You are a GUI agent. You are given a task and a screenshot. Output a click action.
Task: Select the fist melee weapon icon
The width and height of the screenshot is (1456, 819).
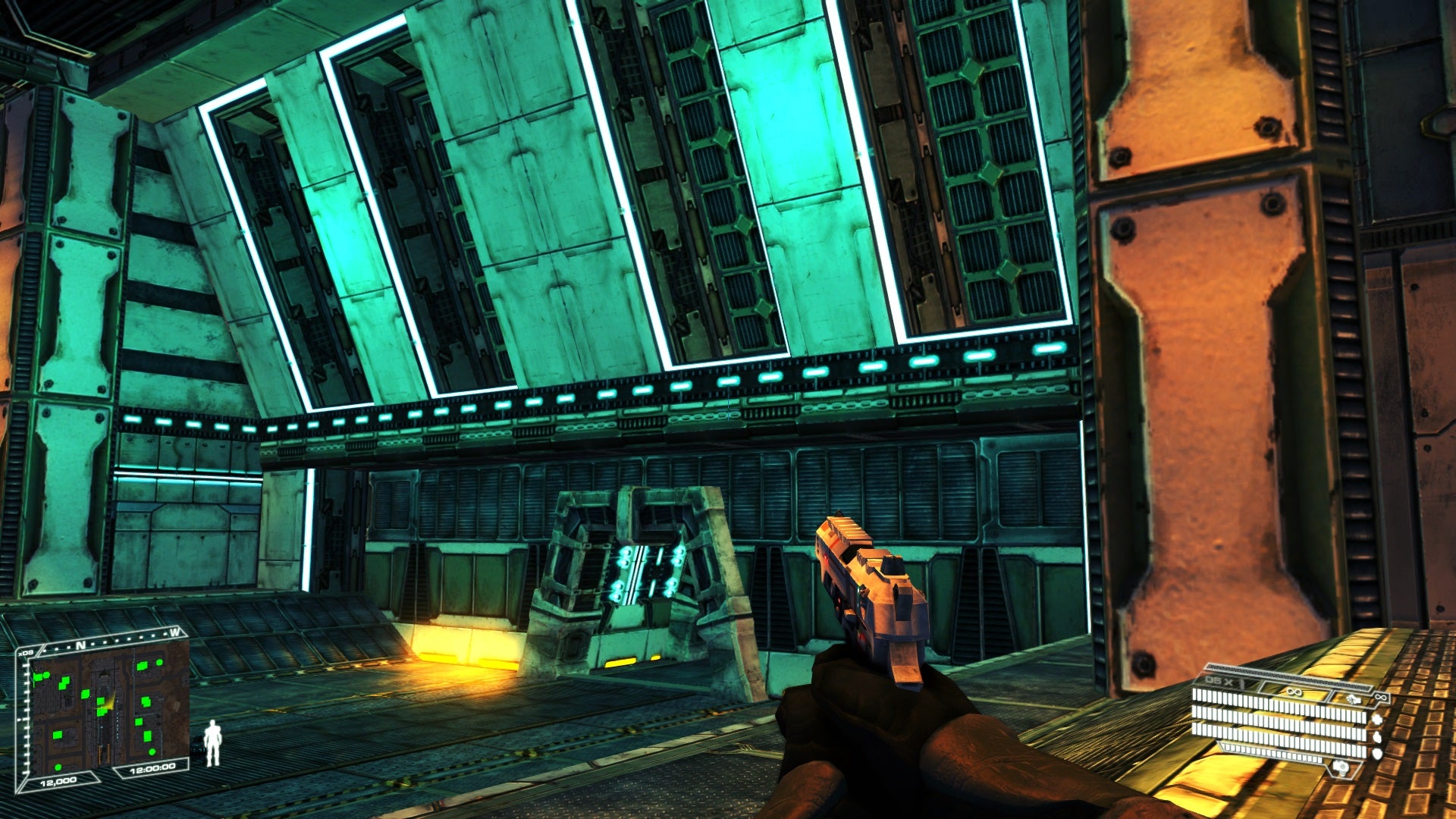point(1352,698)
